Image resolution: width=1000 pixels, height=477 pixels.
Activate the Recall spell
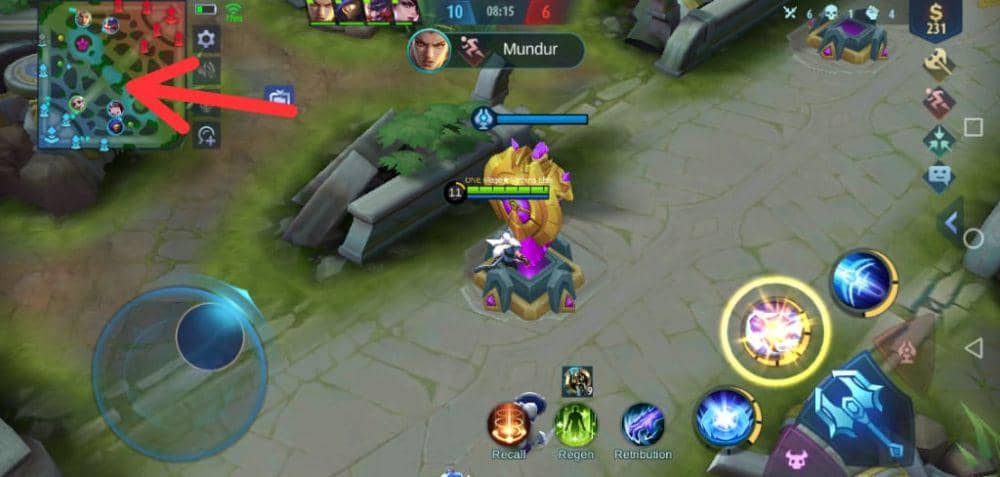click(508, 424)
